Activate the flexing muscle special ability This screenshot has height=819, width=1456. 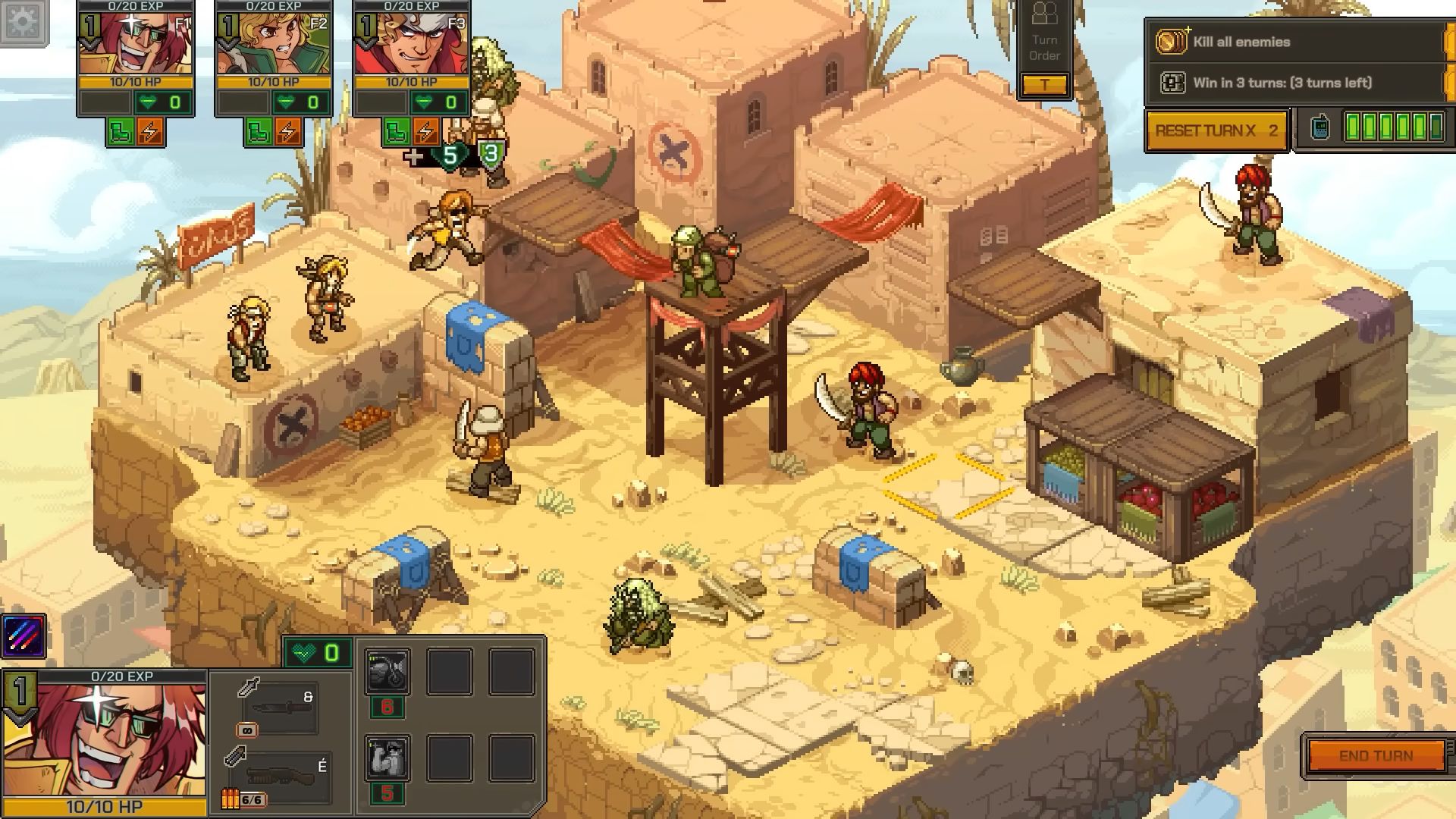[388, 758]
